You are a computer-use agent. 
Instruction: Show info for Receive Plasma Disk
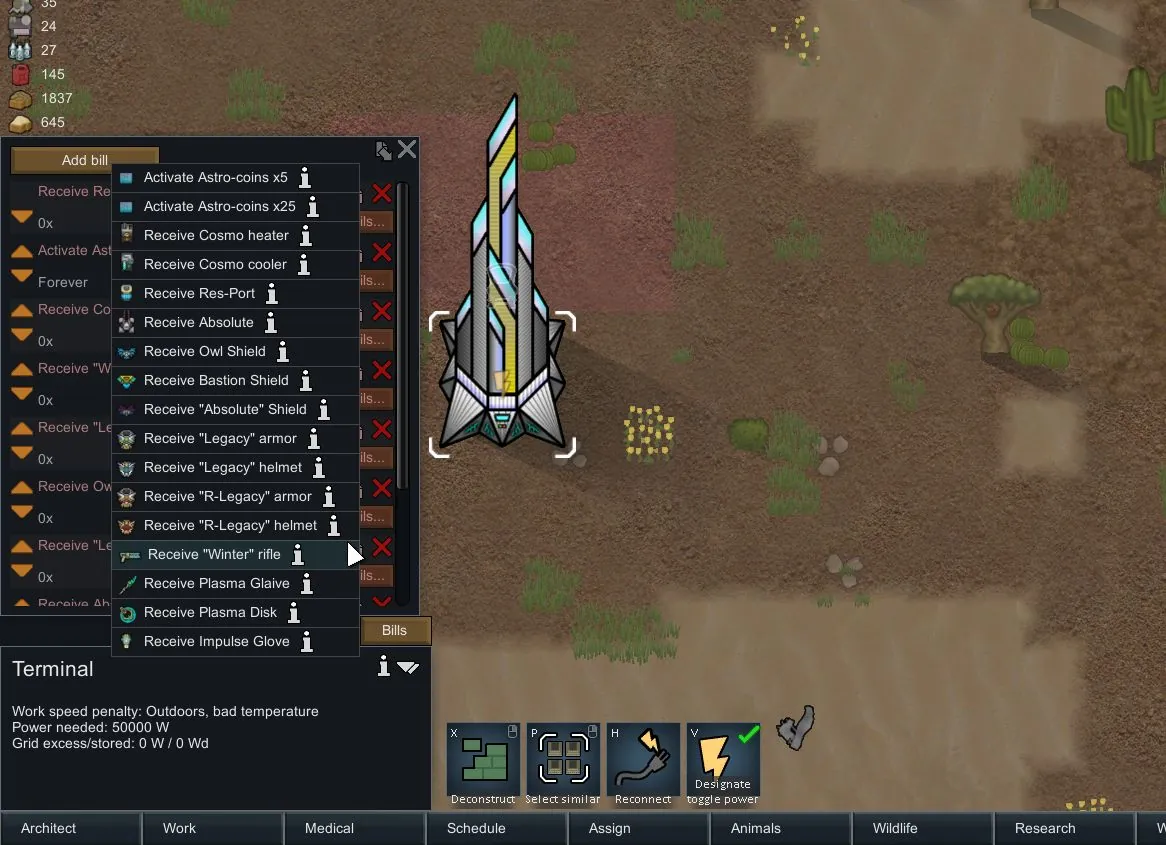294,613
